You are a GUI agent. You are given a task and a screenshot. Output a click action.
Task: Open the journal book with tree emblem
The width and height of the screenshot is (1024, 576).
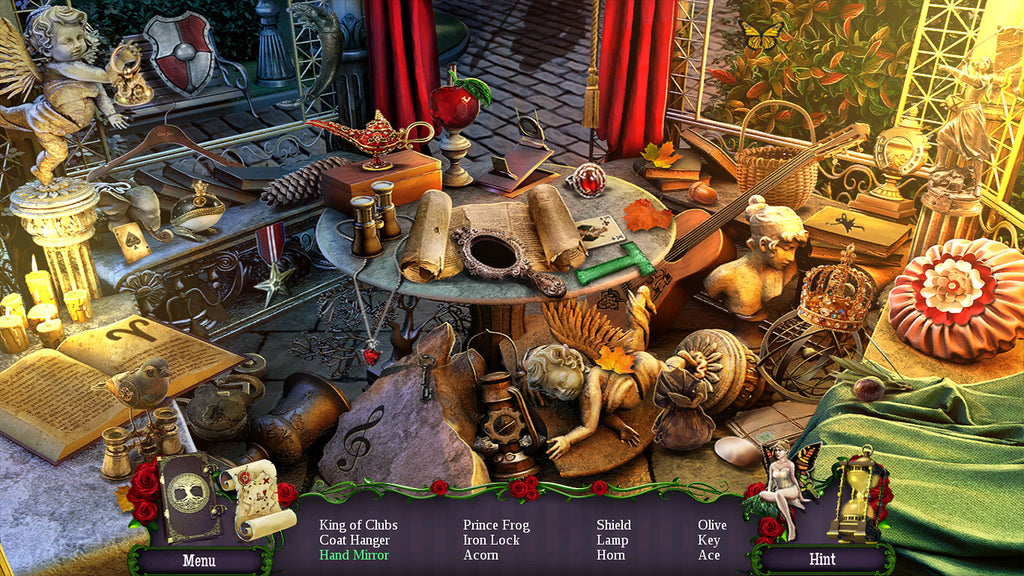190,498
